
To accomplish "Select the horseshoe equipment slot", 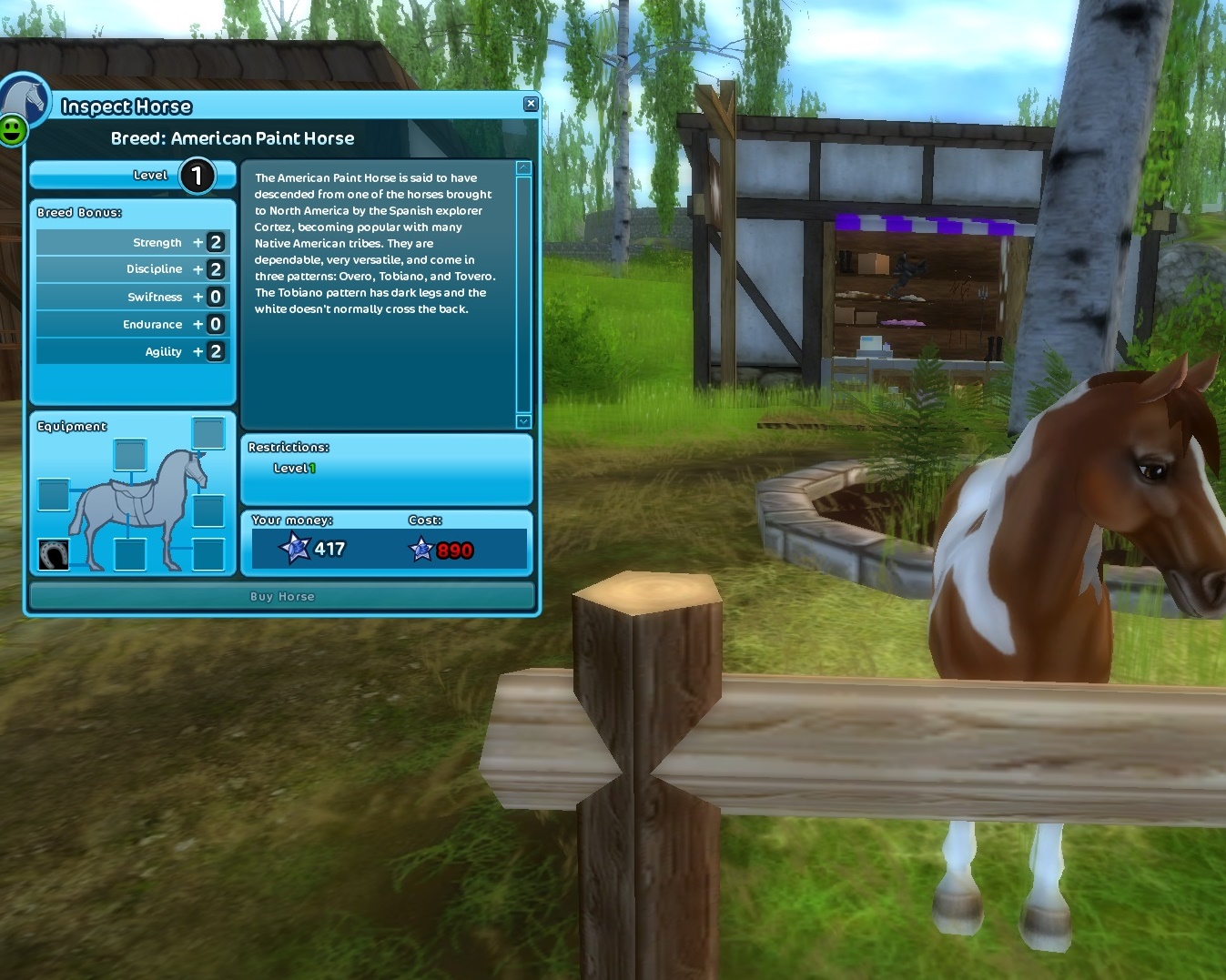I will coord(54,553).
